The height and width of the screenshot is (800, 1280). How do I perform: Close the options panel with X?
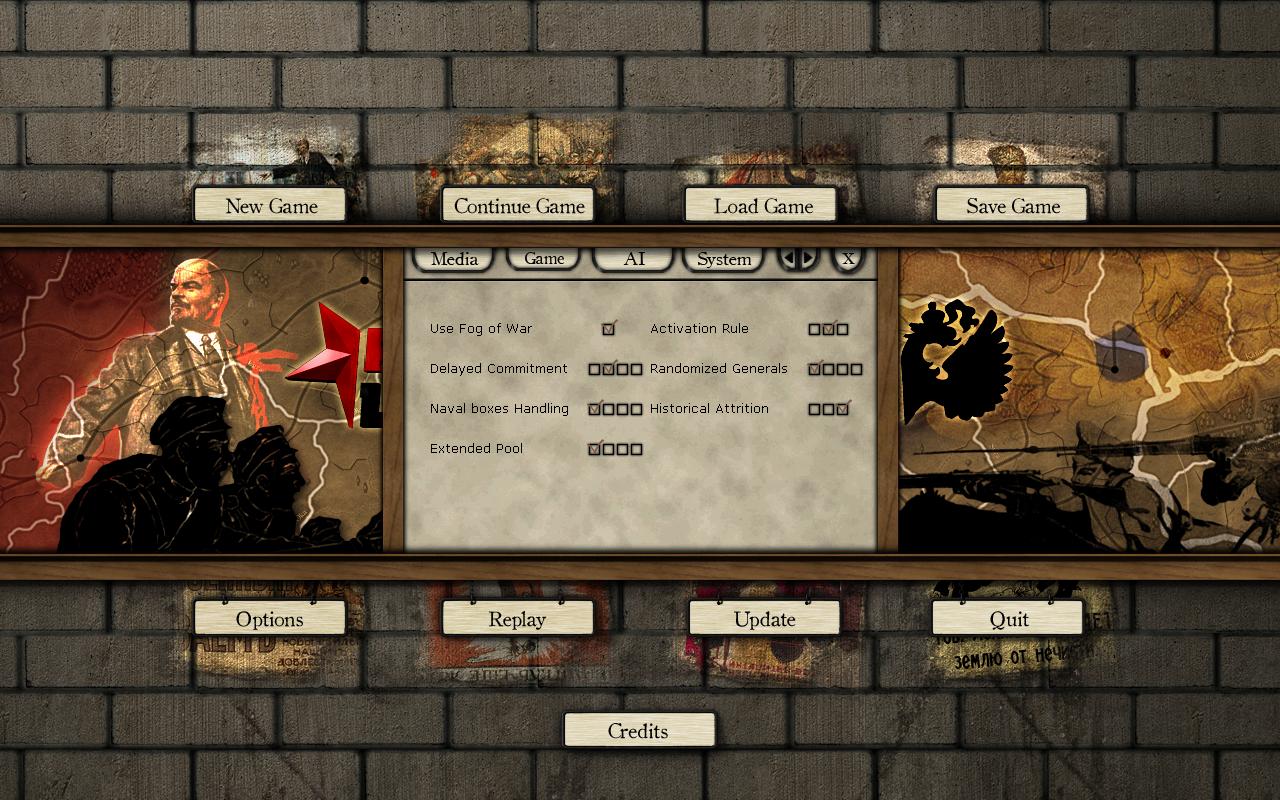[848, 259]
